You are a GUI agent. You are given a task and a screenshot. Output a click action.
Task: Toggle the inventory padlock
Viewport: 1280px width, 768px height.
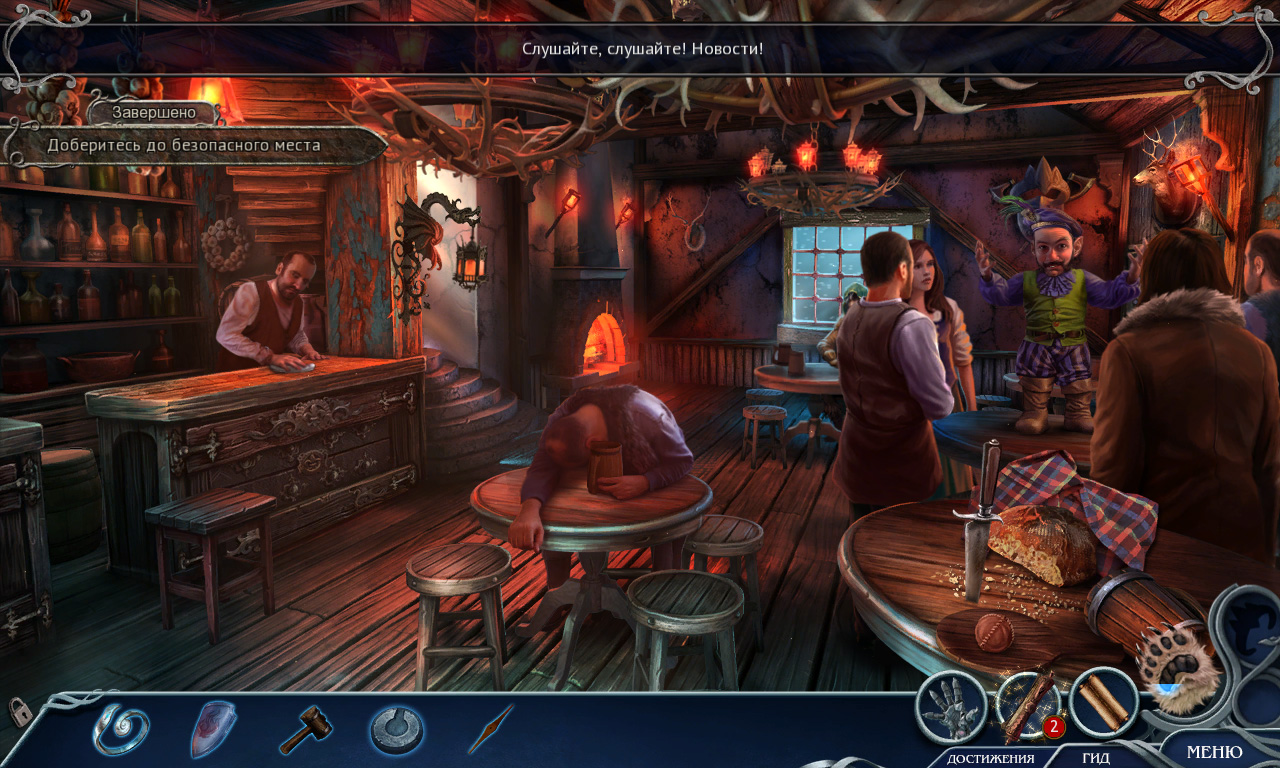(19, 711)
